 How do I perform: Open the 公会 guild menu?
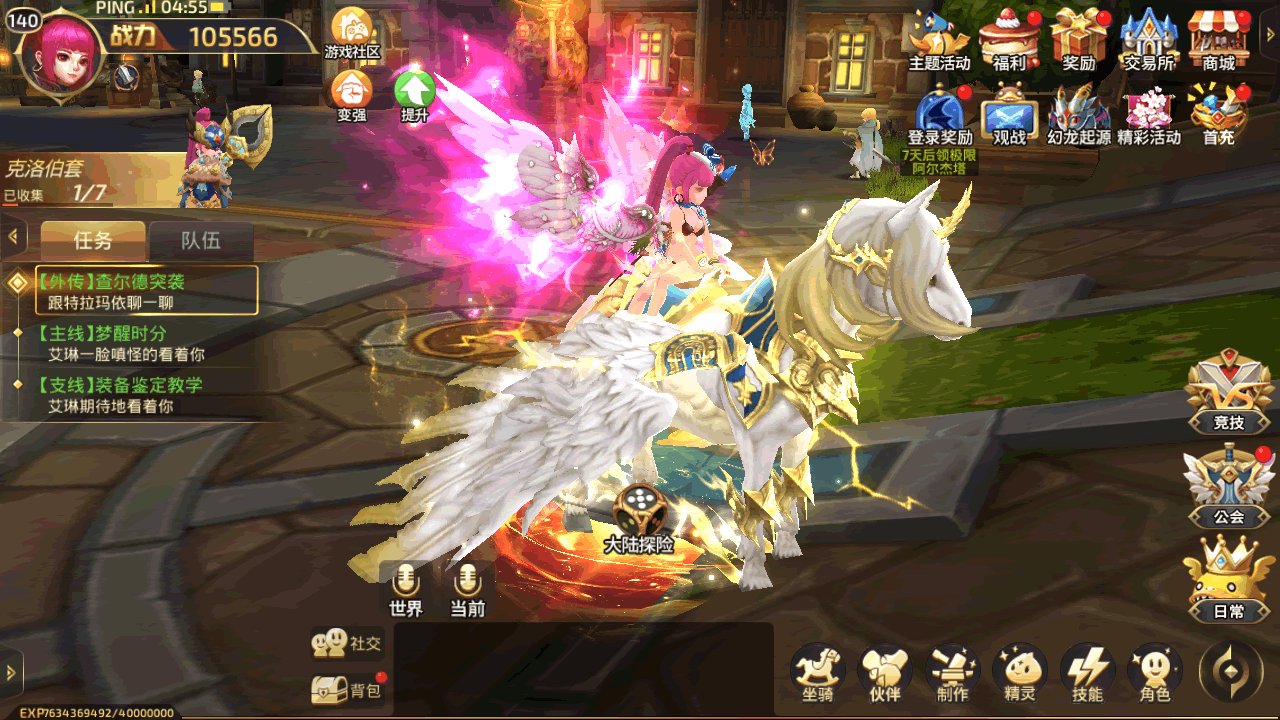click(1228, 489)
